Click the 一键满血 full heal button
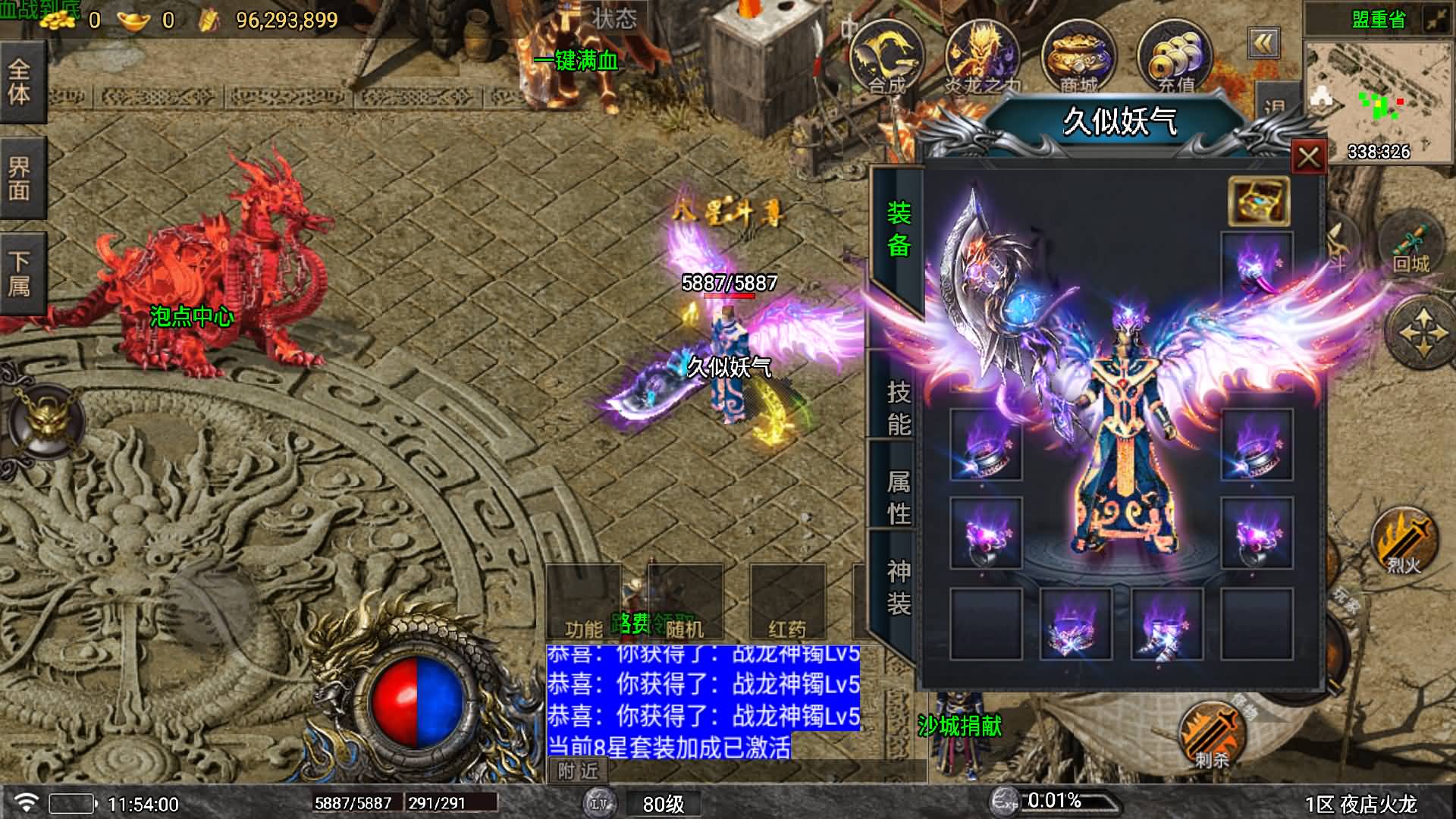The image size is (1456, 819). (x=576, y=61)
